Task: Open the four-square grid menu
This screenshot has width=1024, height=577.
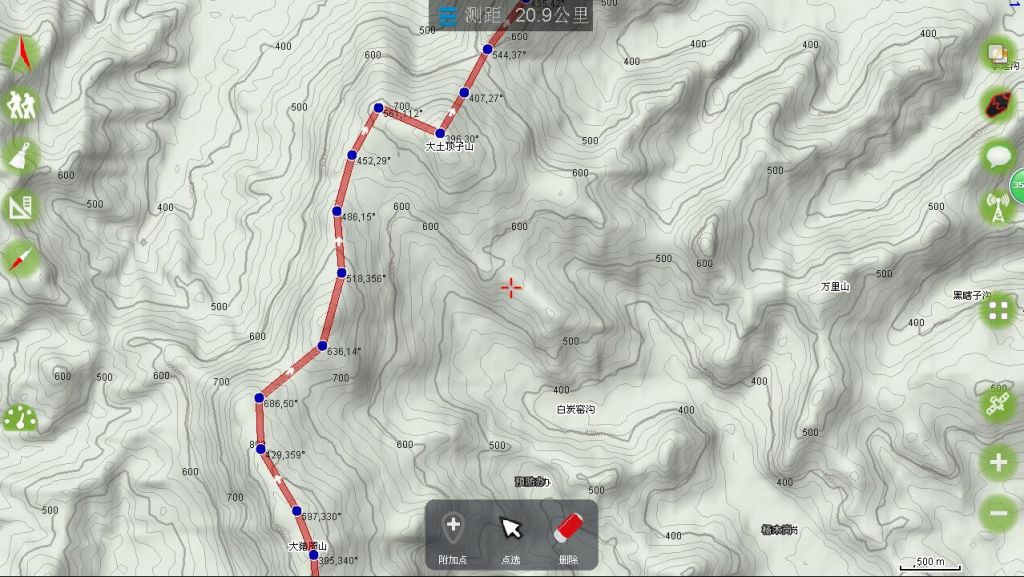Action: tap(998, 311)
